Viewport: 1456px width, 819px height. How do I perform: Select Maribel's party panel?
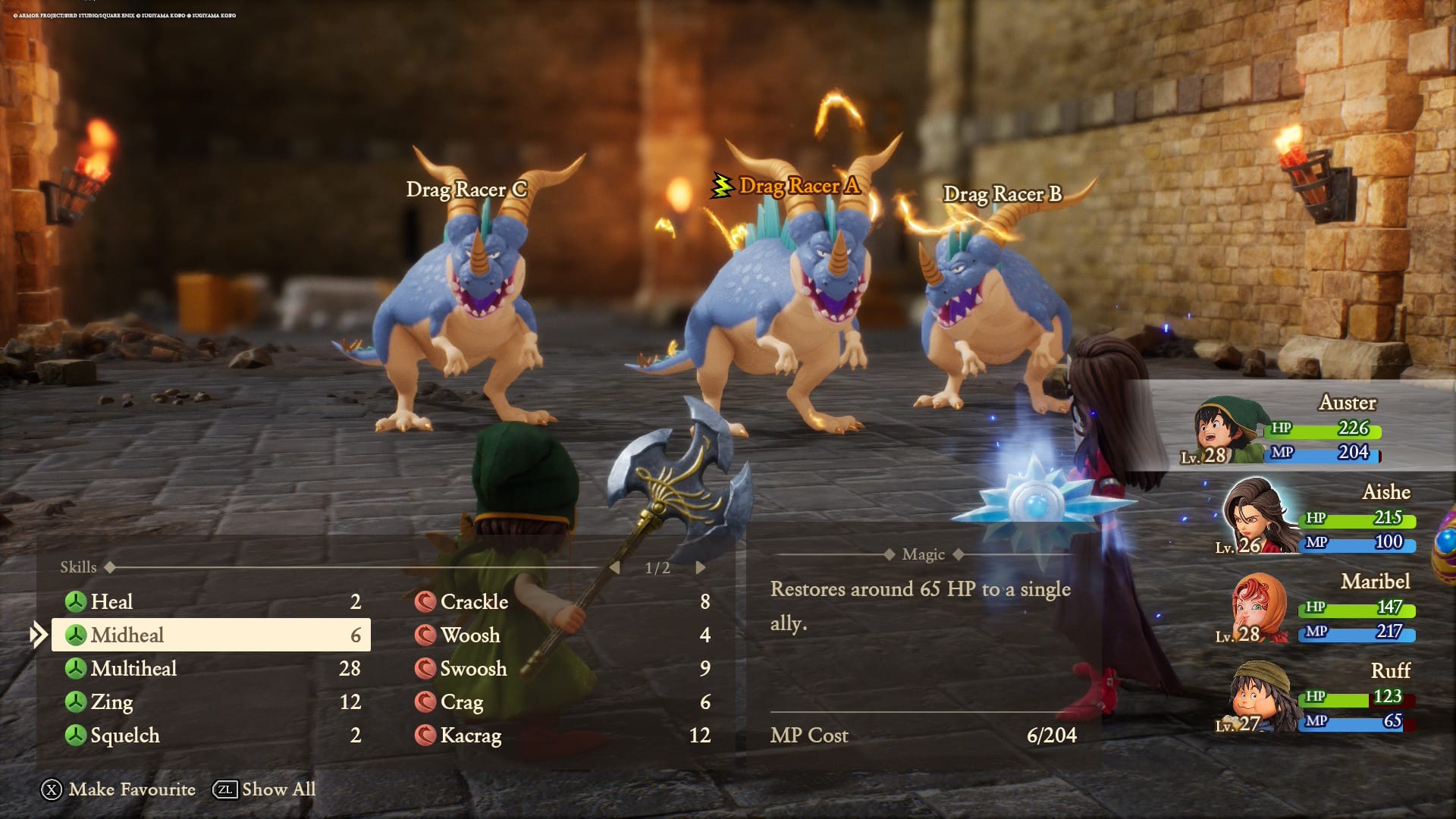1316,607
